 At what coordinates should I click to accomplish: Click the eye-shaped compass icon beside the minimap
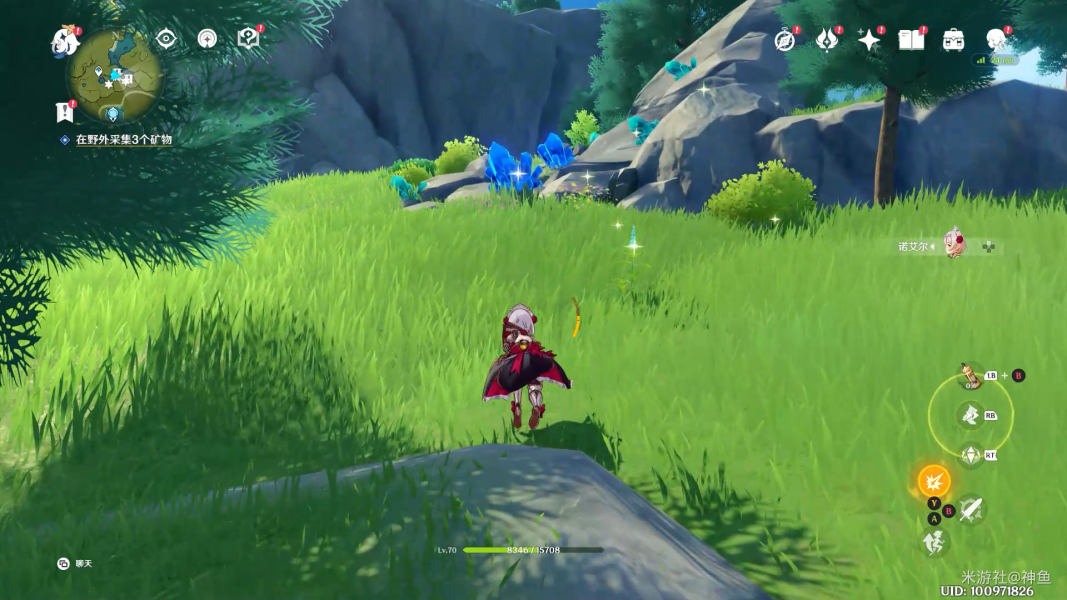click(166, 39)
